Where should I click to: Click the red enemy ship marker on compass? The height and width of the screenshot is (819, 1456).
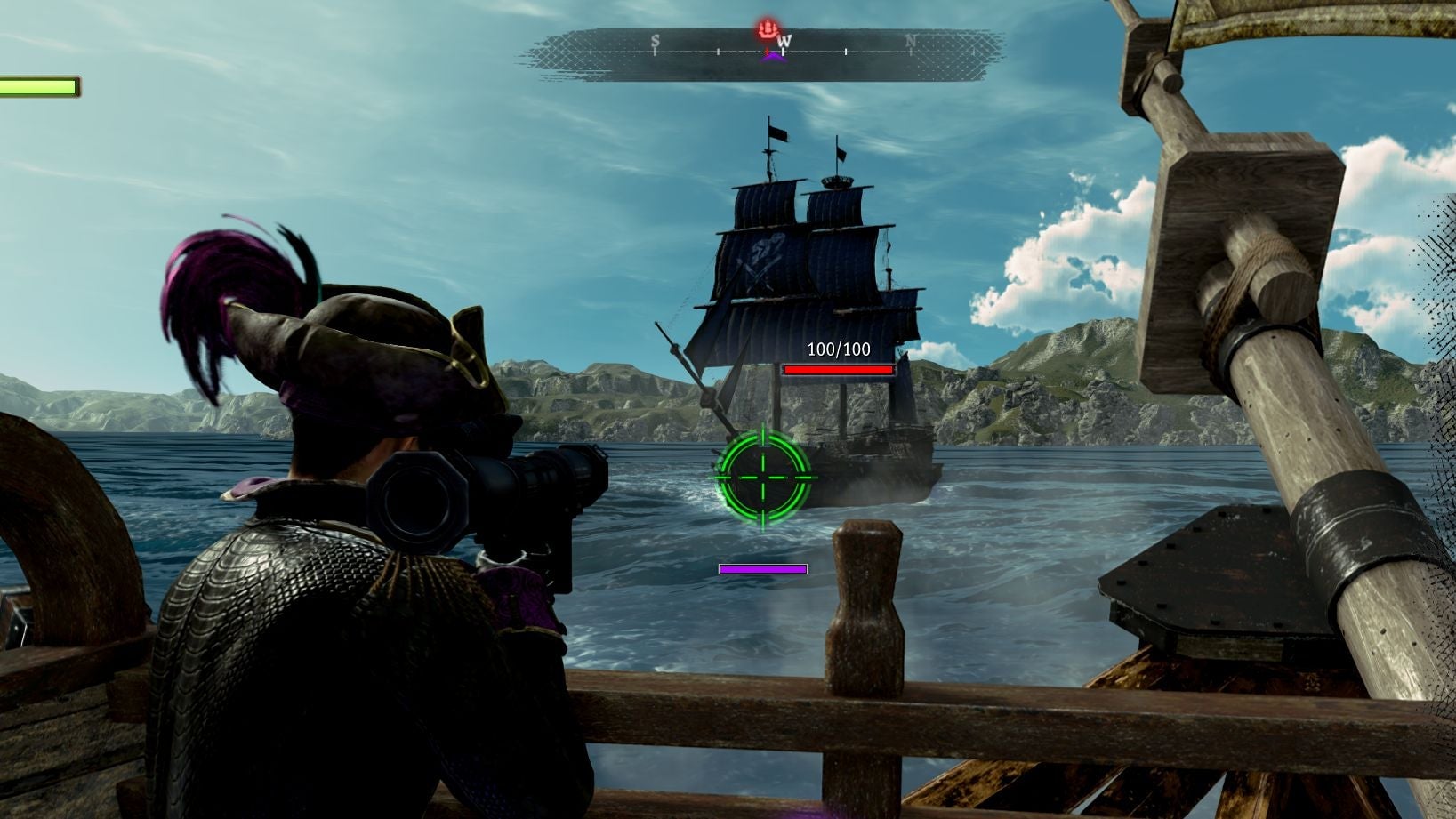pos(768,31)
